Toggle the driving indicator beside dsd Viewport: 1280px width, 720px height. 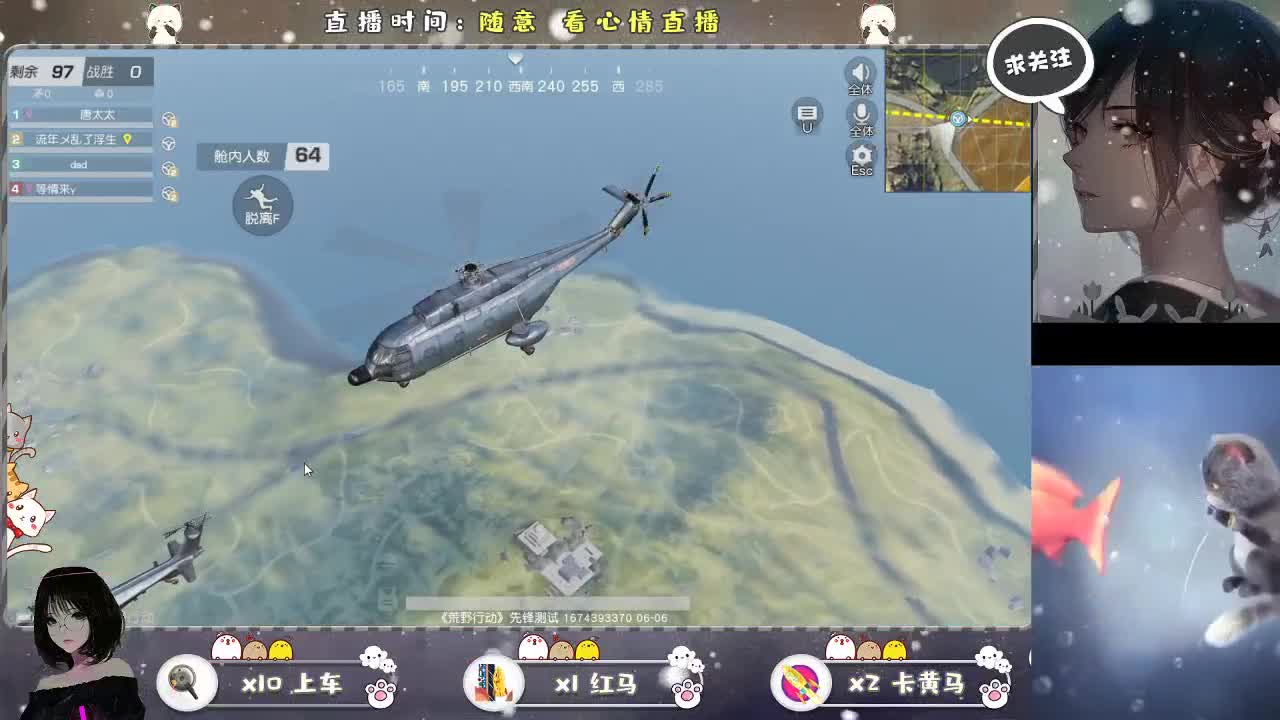coord(169,168)
